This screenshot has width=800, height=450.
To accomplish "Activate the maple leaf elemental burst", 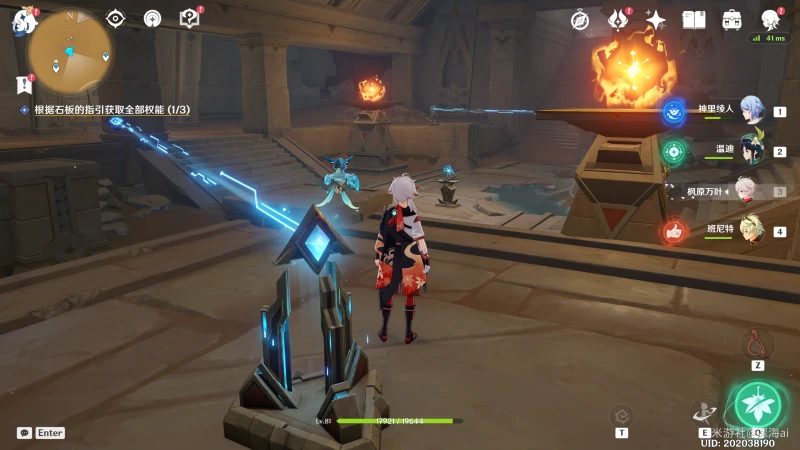I will pos(757,404).
